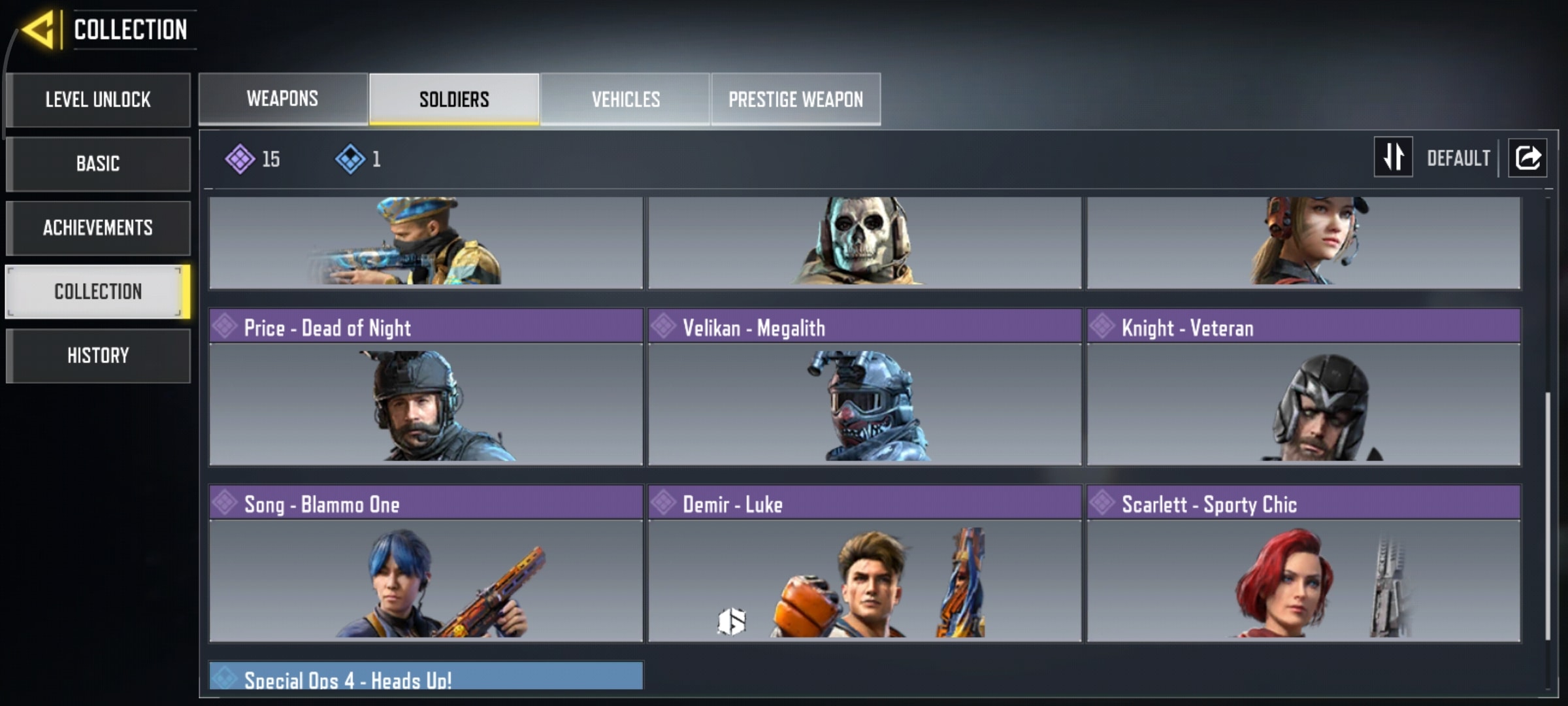
Task: Select the skull-masked soldier card
Action: 864,242
